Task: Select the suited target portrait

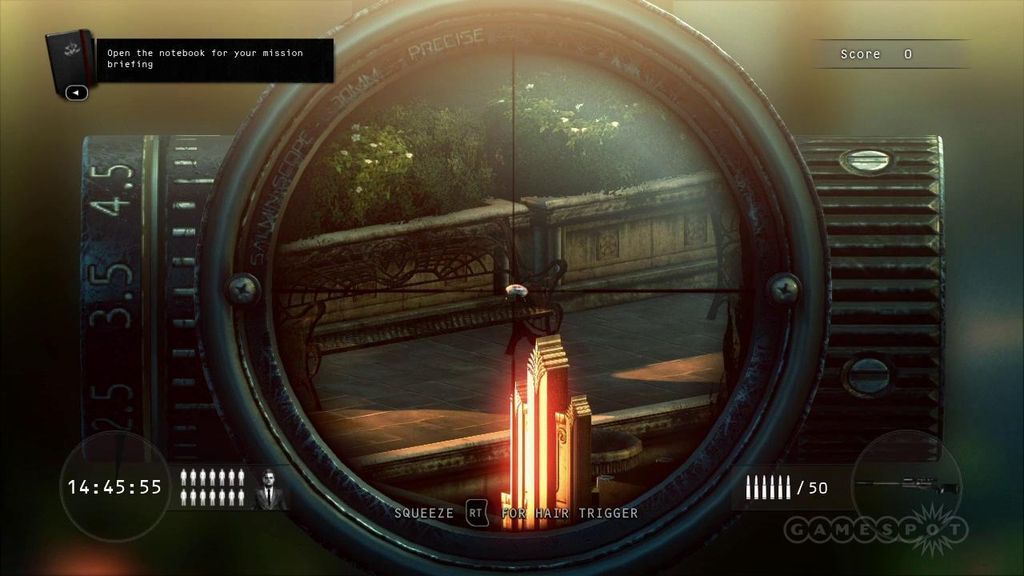Action: click(268, 489)
